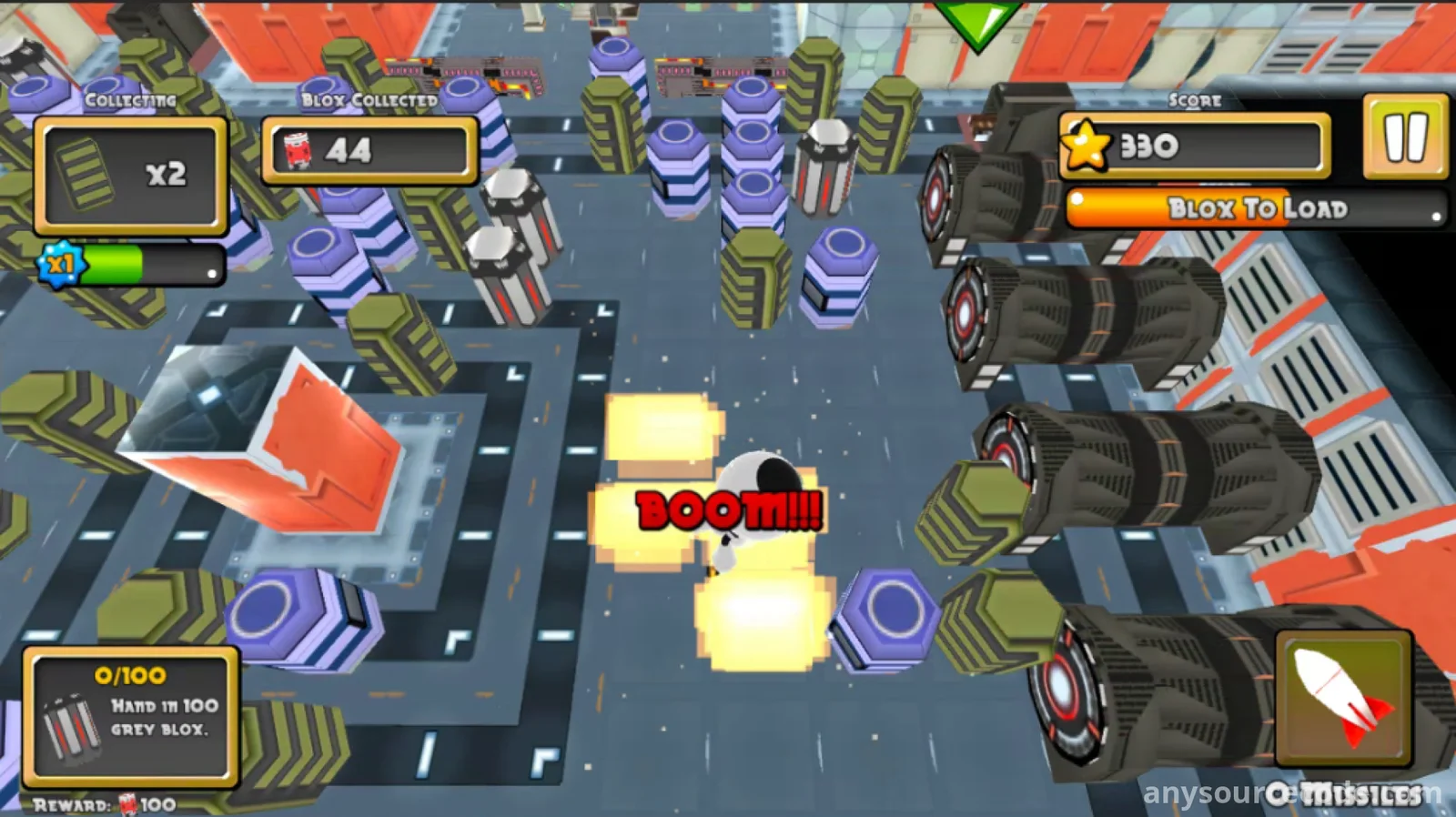Screen dimensions: 1456x817
Task: Open the grey blox hand-in mission panel
Action: coord(131,717)
